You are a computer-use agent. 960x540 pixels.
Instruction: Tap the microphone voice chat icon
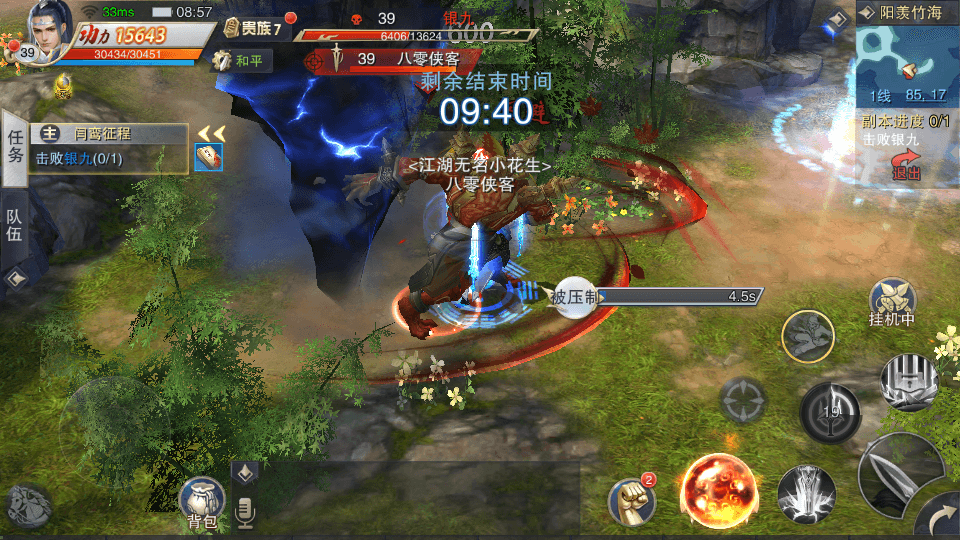244,514
